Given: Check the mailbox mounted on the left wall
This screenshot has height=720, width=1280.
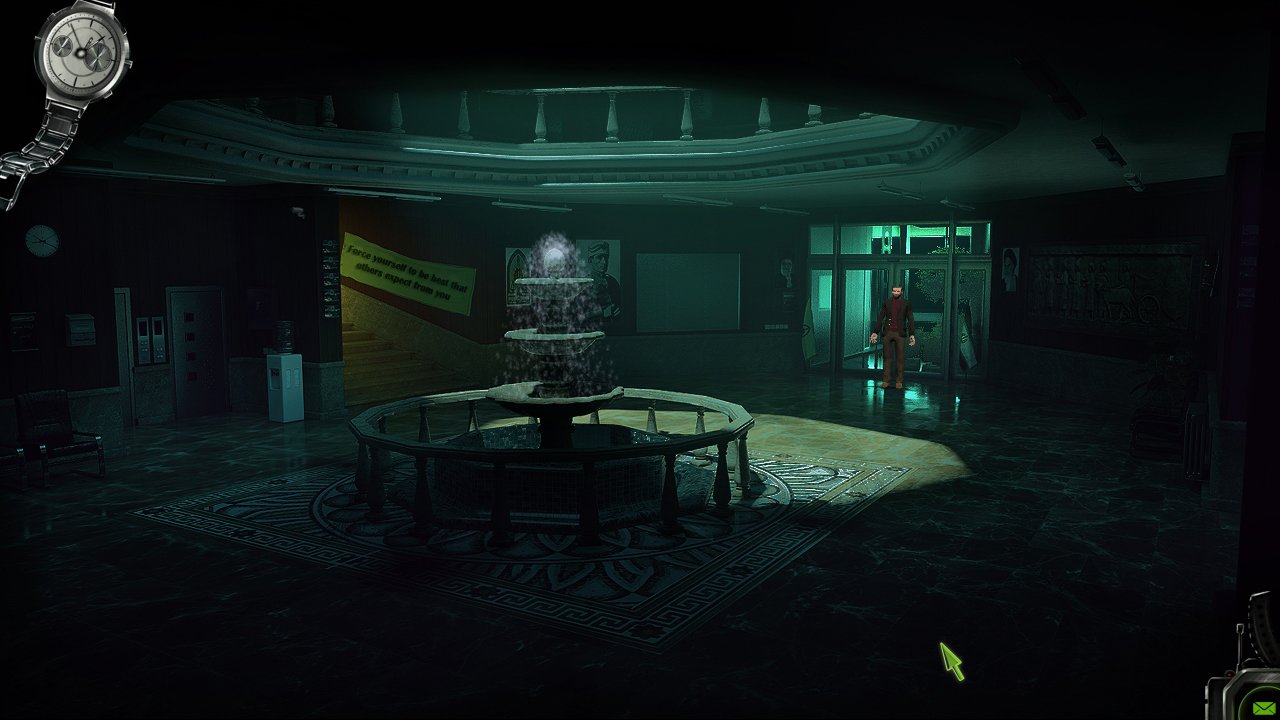Looking at the screenshot, I should tap(79, 328).
